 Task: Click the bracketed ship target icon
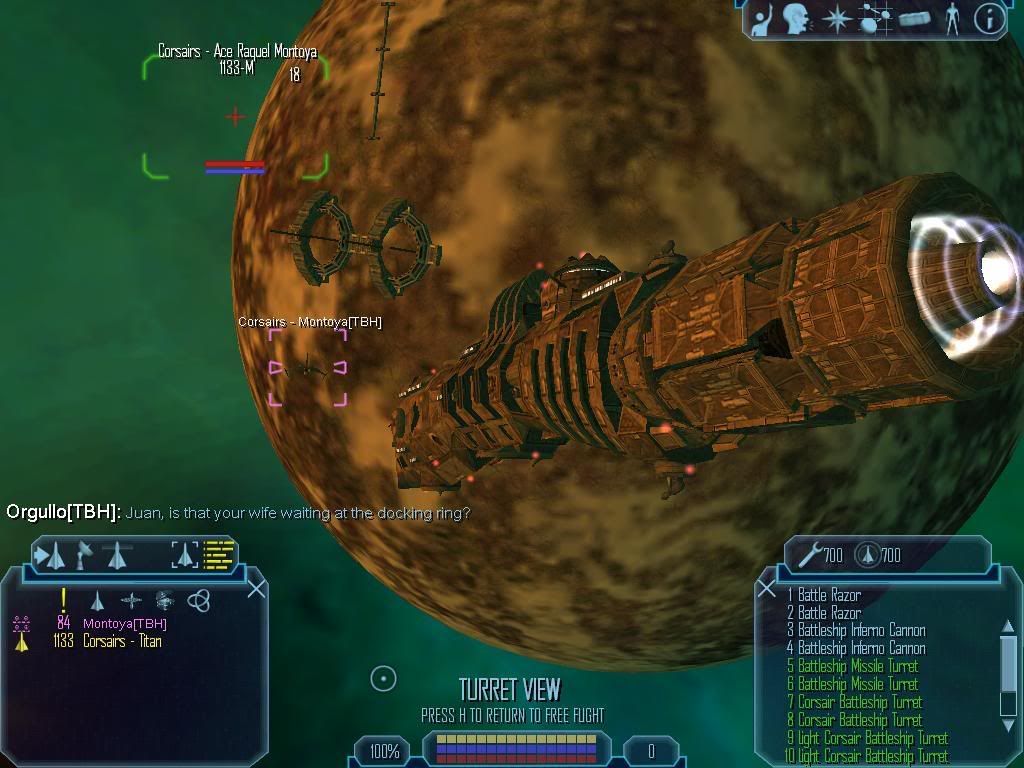click(x=185, y=554)
